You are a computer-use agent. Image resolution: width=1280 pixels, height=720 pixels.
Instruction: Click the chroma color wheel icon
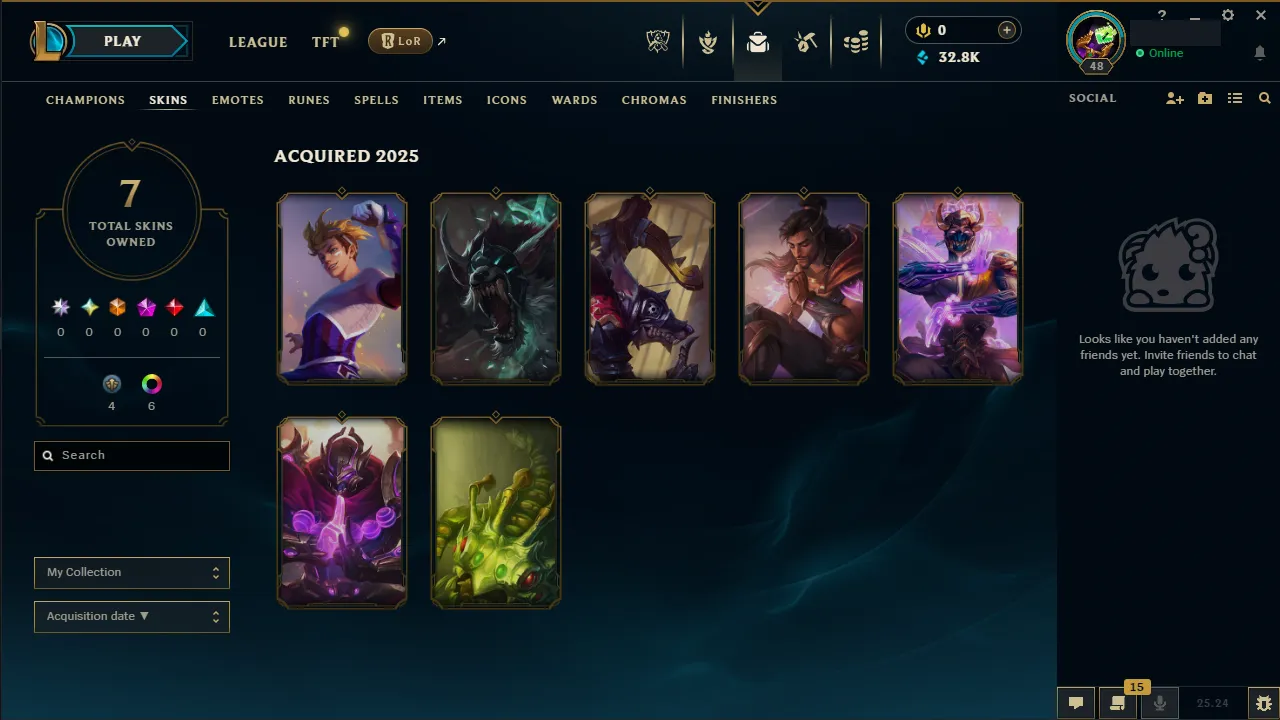151,384
